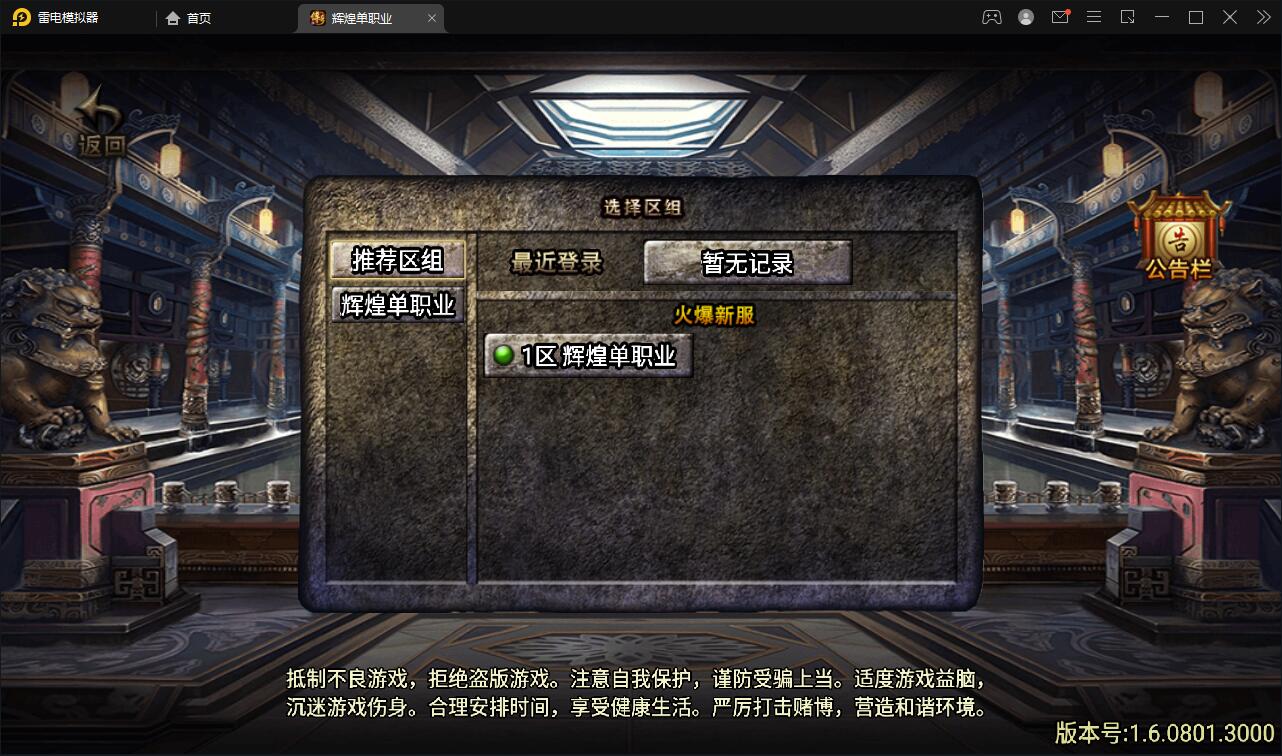Enter server 1区 辉煌单职业
The image size is (1282, 756).
click(587, 355)
